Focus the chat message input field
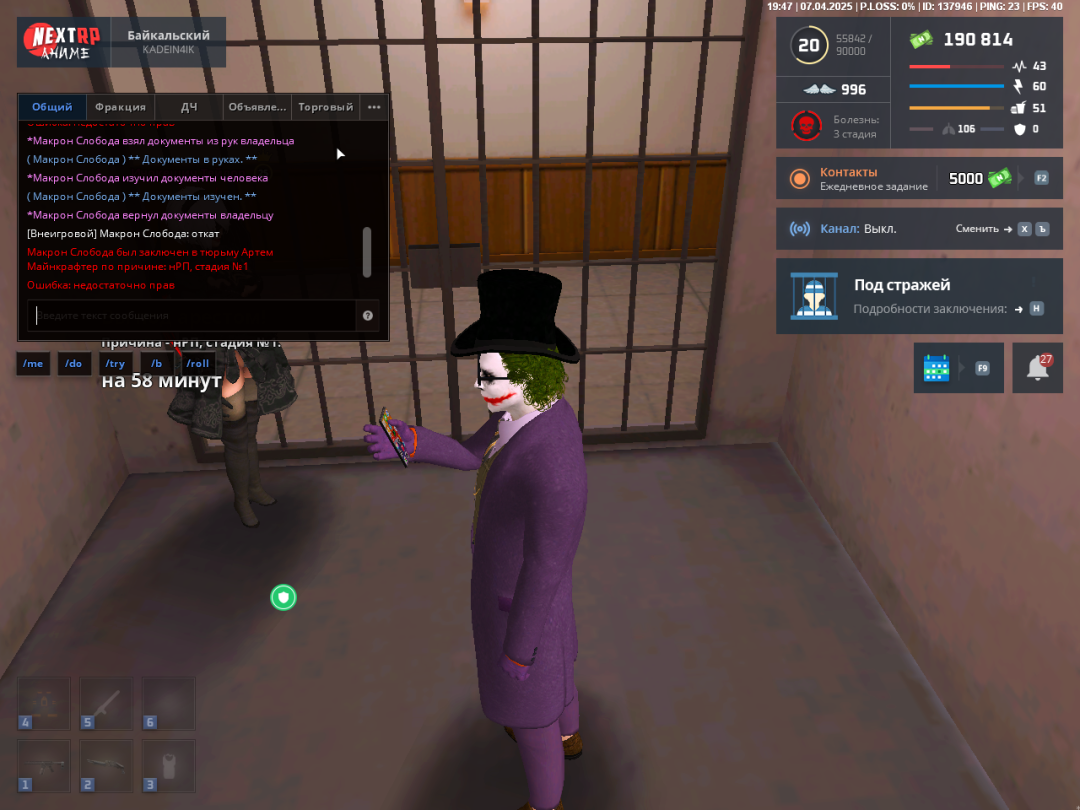Image resolution: width=1080 pixels, height=810 pixels. click(190, 316)
